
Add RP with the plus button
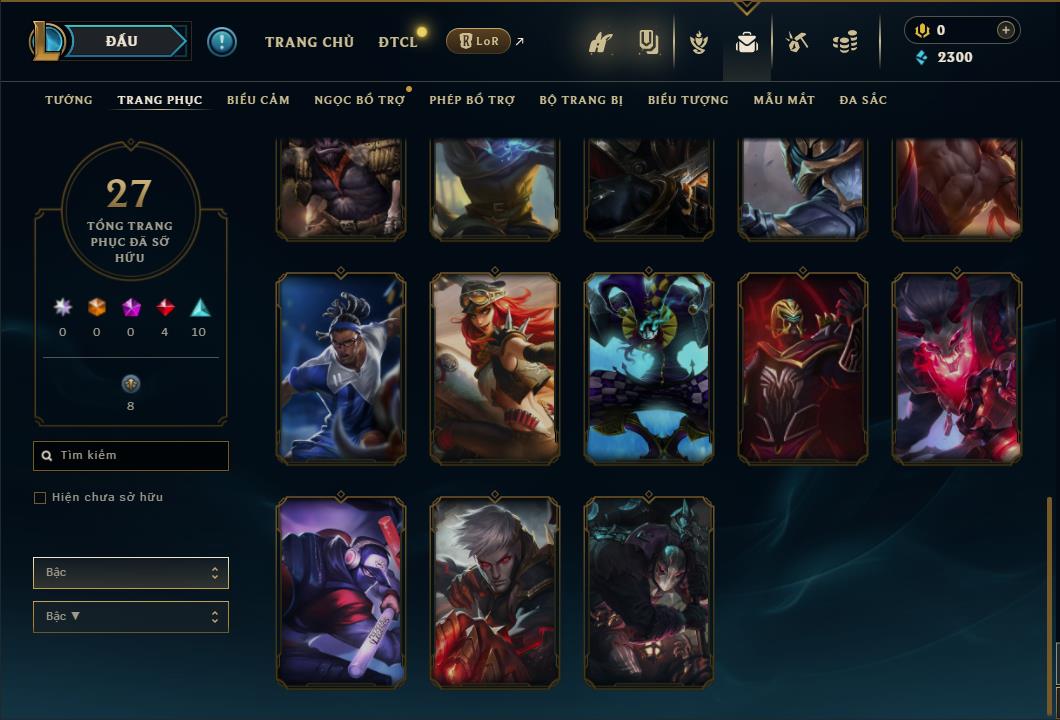(1005, 30)
